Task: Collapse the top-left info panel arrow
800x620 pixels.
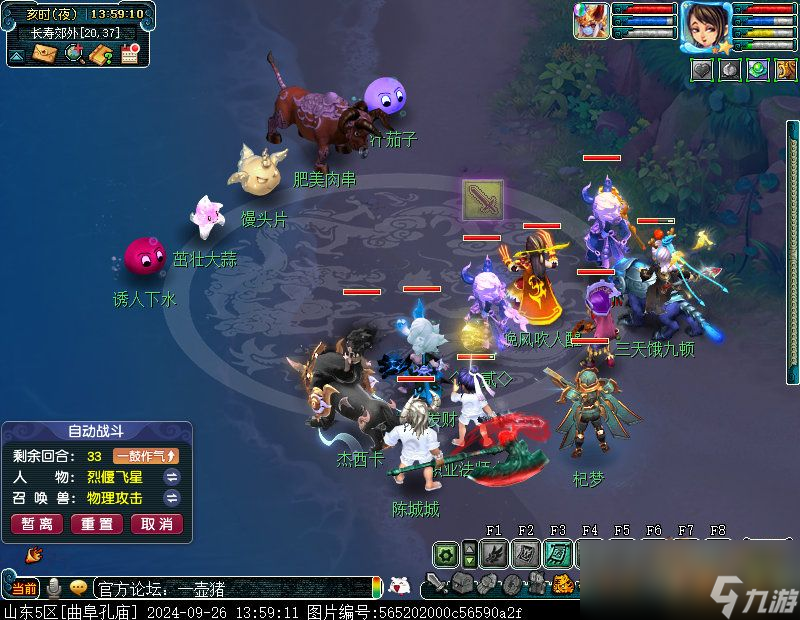Action: click(17, 54)
